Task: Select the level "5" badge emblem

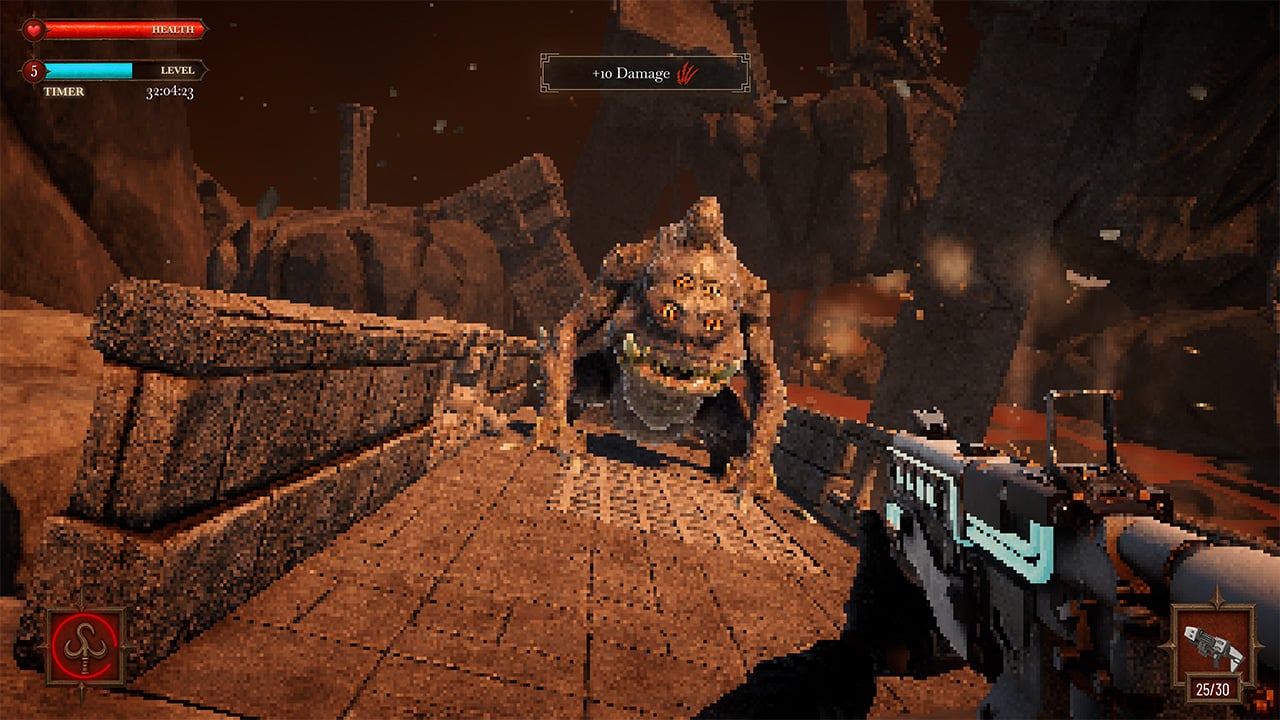Action: [34, 72]
